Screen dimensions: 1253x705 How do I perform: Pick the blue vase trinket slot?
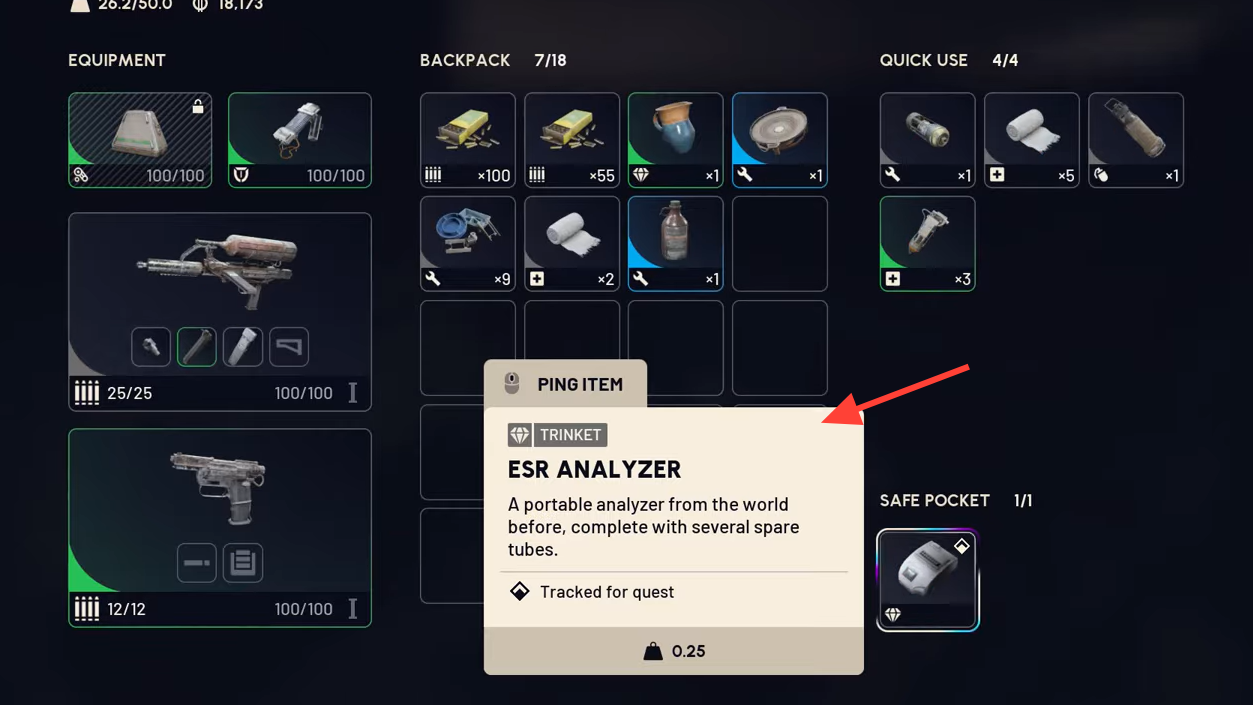coord(676,140)
